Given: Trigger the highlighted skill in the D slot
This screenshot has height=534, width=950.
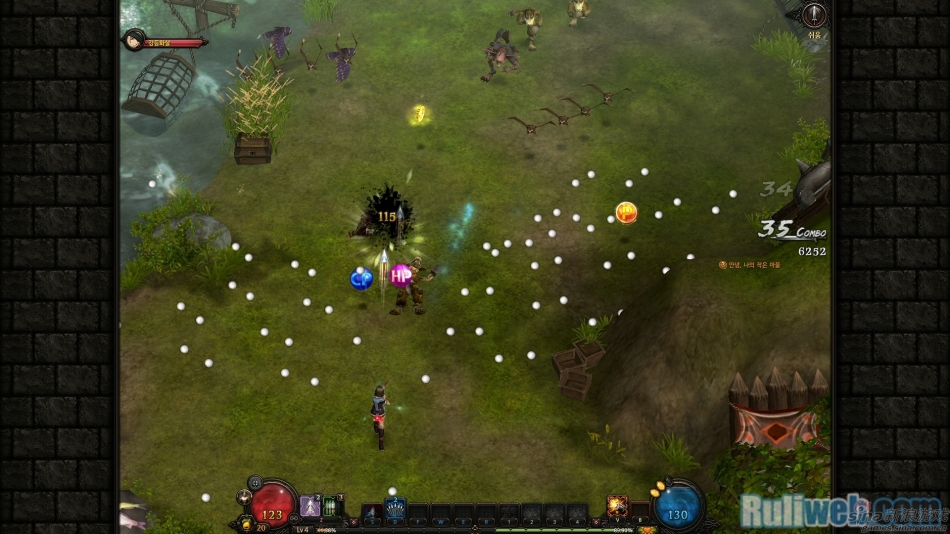Looking at the screenshot, I should point(395,510).
